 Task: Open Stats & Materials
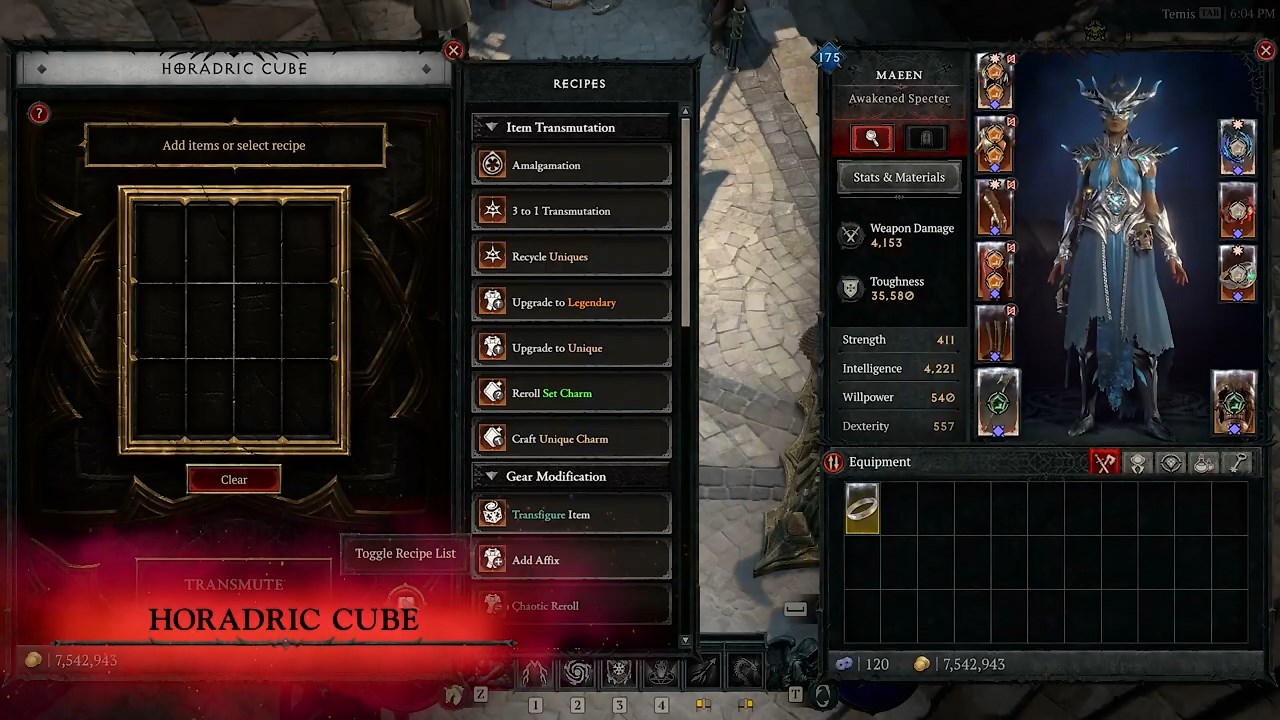(898, 177)
